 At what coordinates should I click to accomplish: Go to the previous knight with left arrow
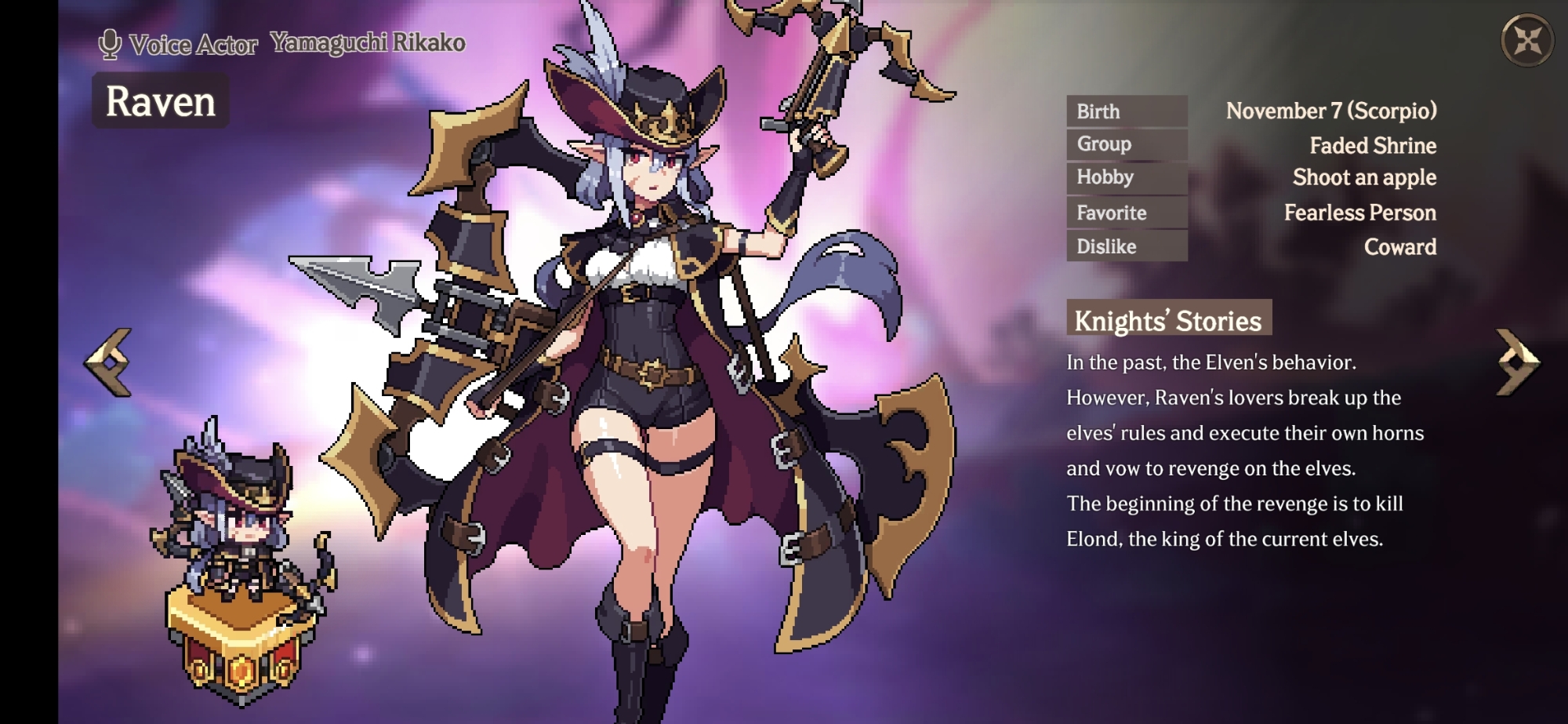[x=108, y=362]
